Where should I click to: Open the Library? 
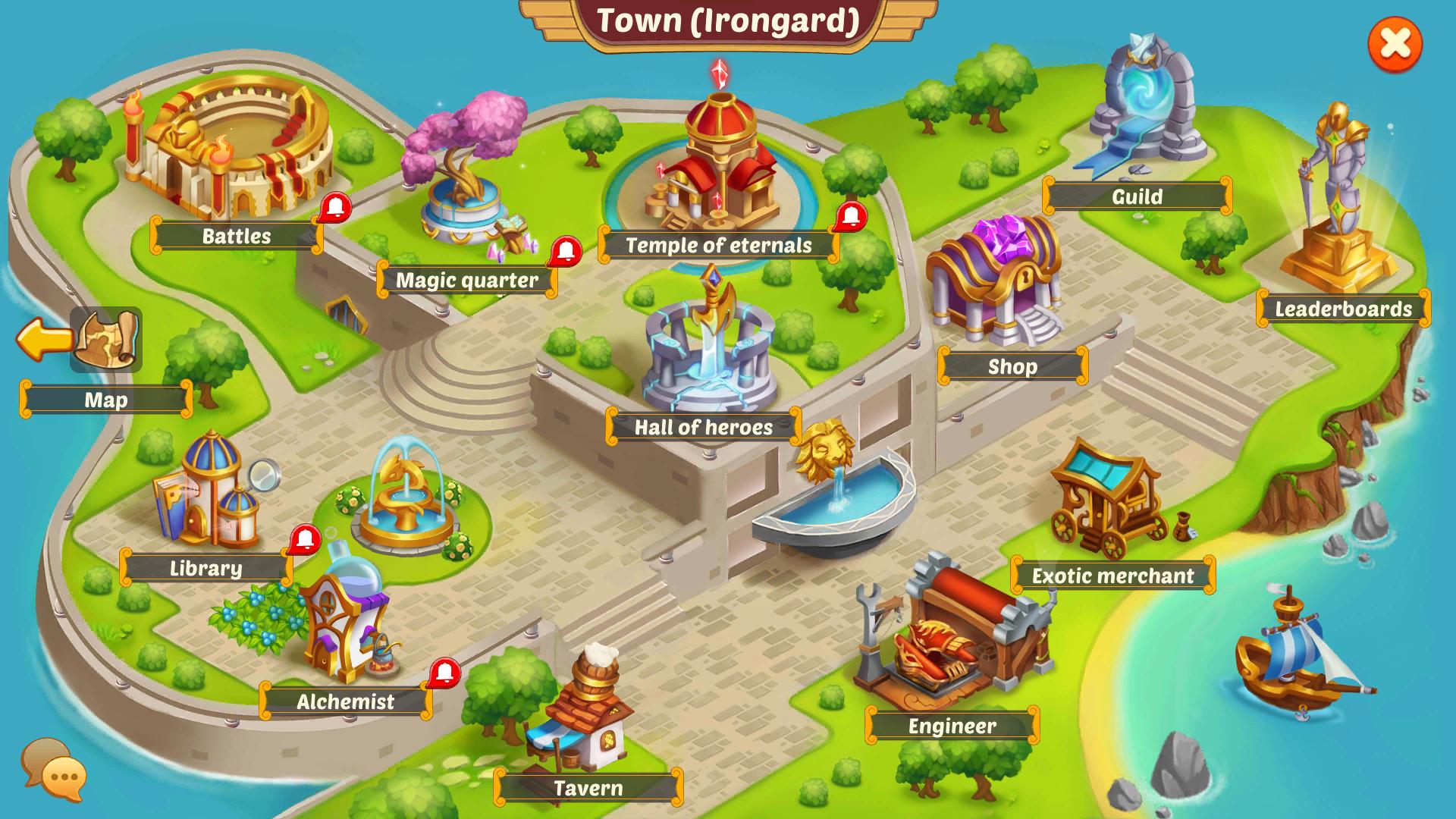click(206, 568)
